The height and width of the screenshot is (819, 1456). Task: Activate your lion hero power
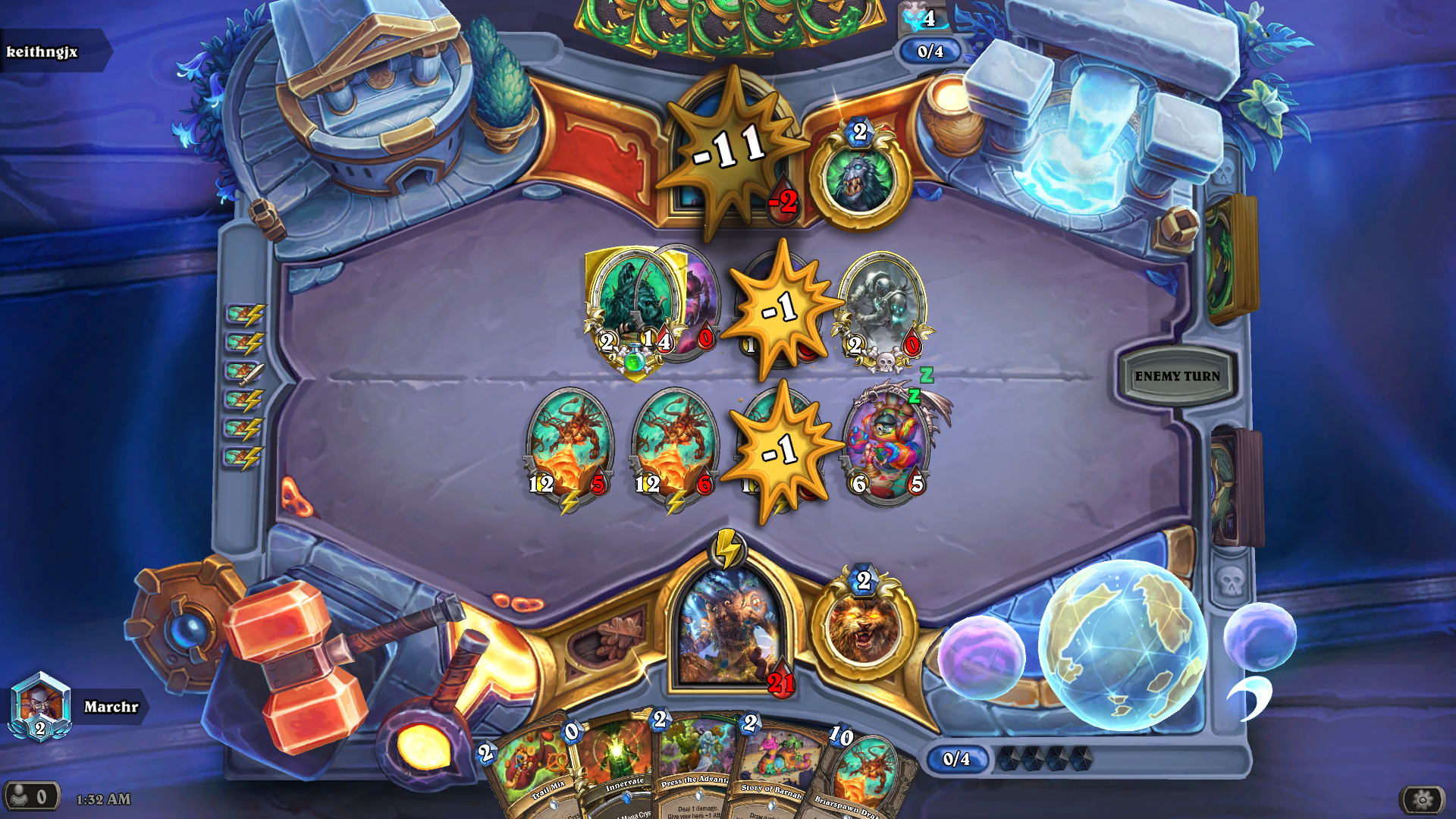click(x=863, y=628)
